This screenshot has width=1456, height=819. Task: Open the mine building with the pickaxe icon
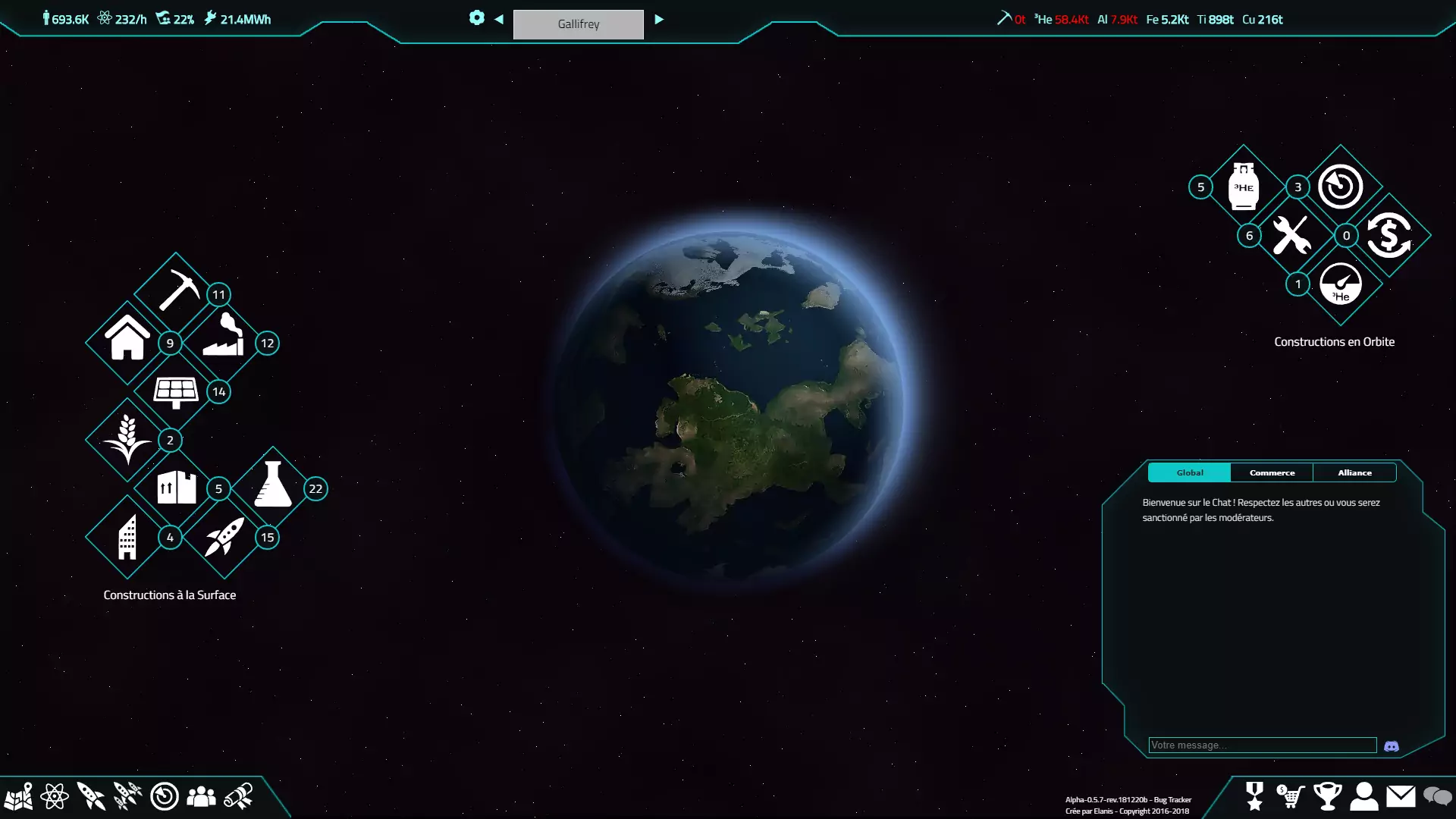coord(177,290)
